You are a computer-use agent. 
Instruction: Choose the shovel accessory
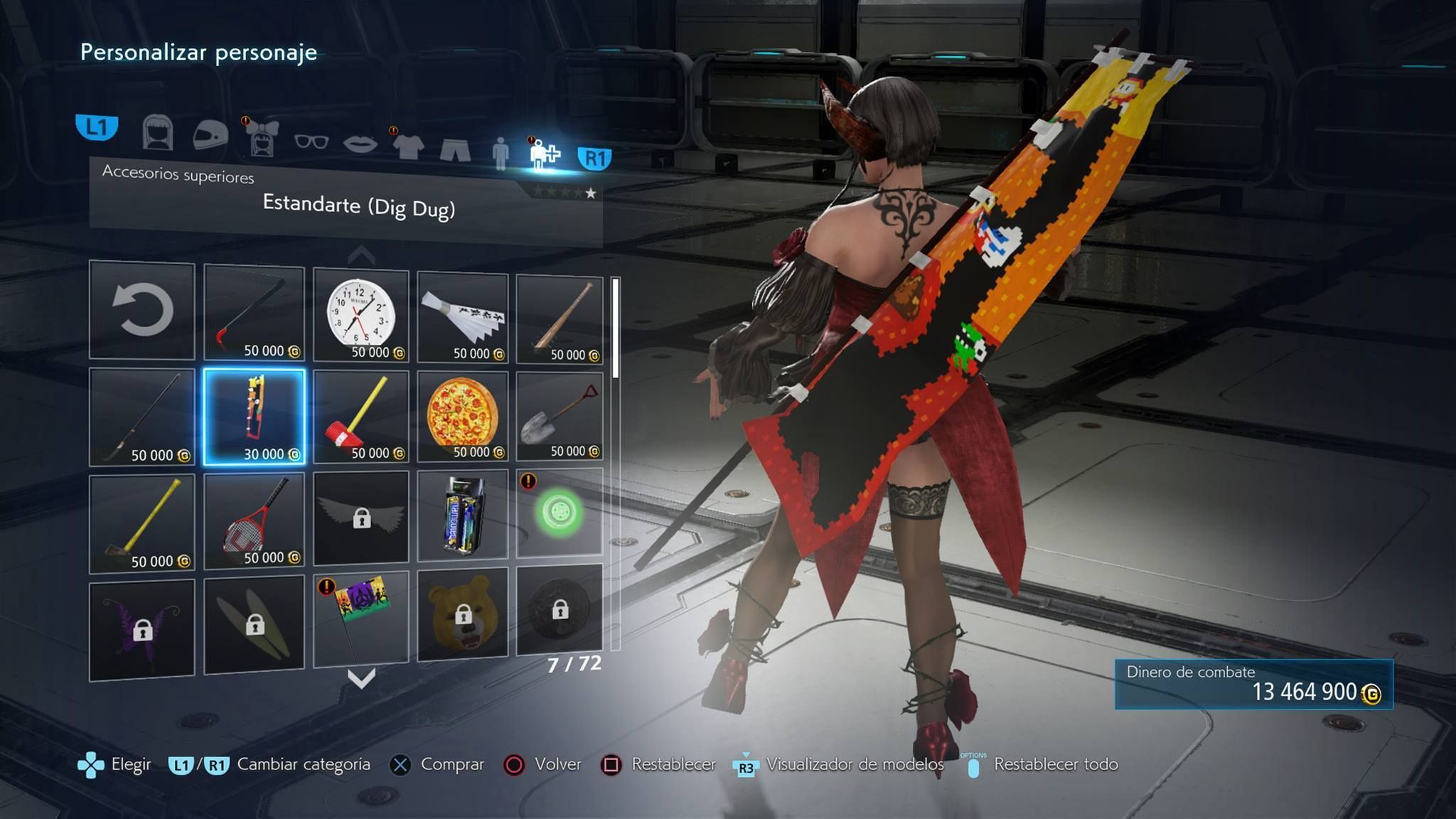point(560,417)
